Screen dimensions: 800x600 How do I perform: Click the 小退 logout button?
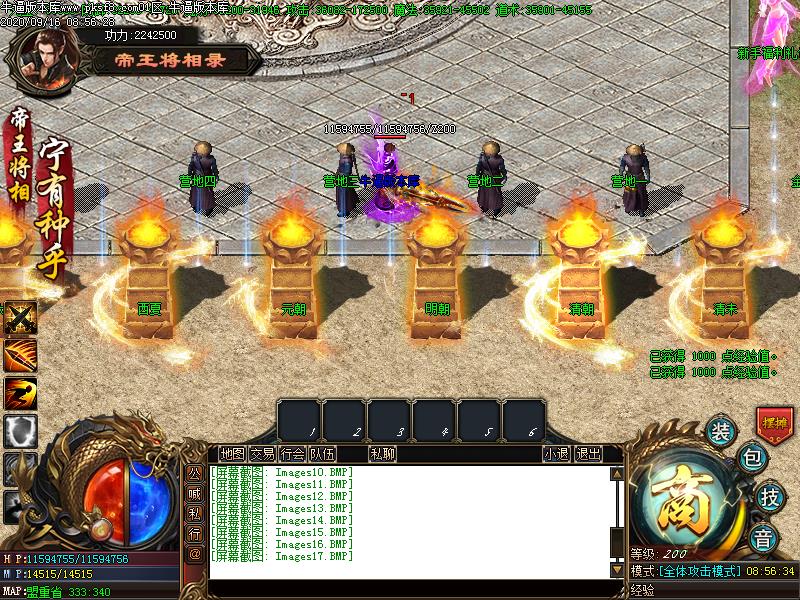click(x=557, y=454)
